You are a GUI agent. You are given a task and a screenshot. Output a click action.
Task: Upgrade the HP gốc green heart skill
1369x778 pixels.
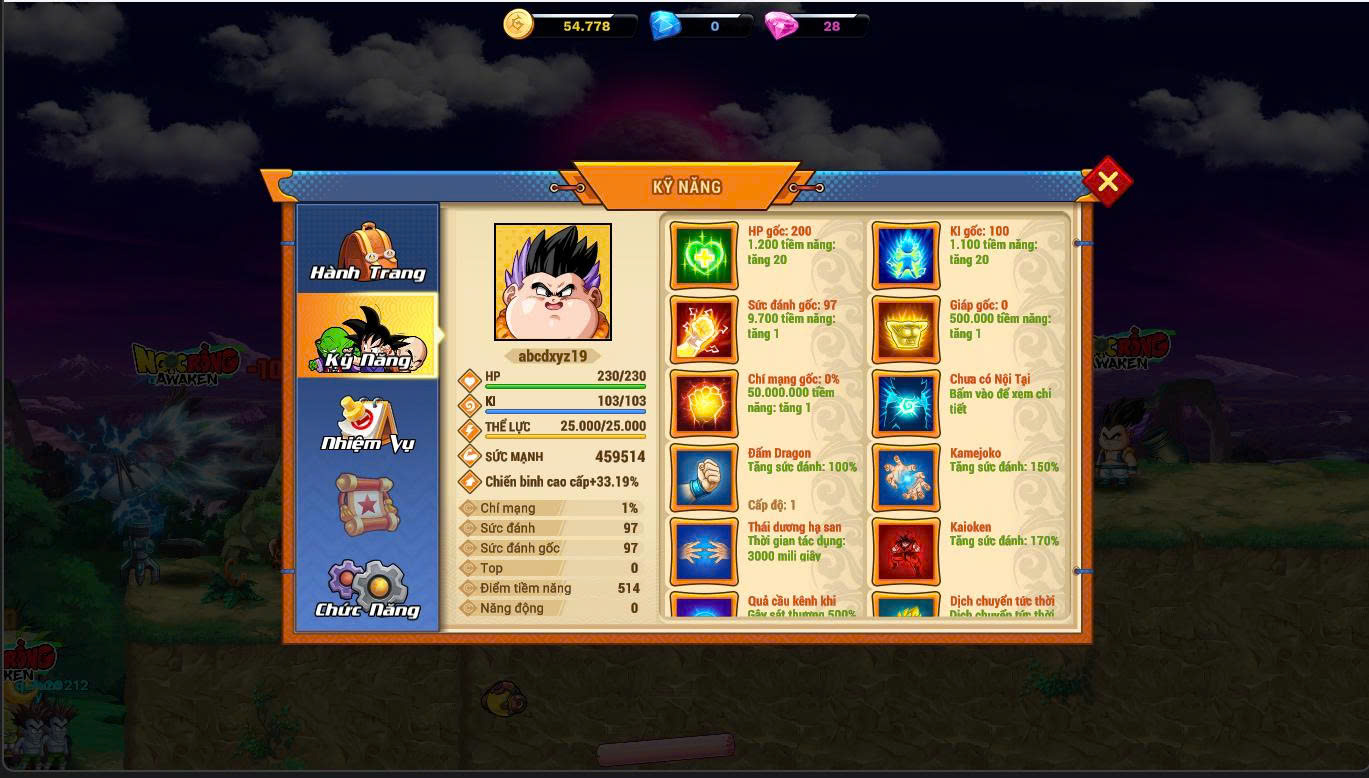[x=704, y=255]
